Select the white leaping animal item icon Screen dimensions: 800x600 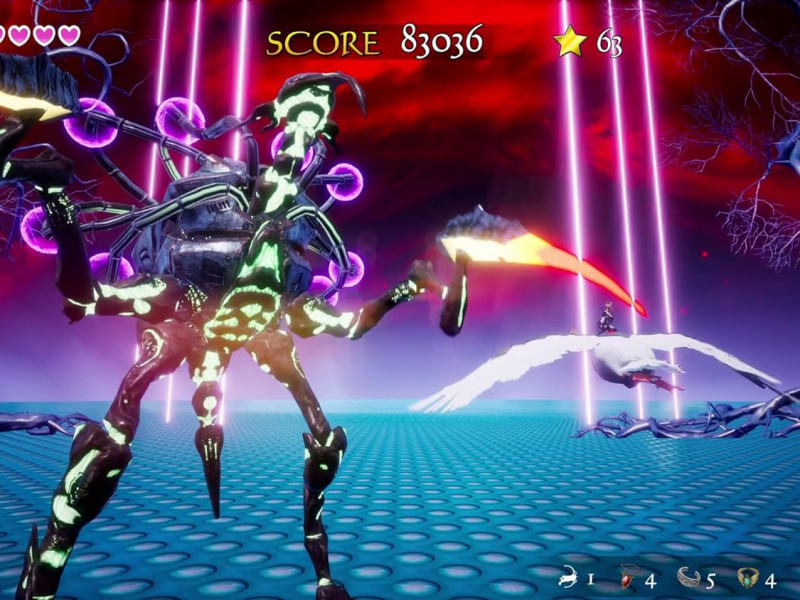click(569, 577)
